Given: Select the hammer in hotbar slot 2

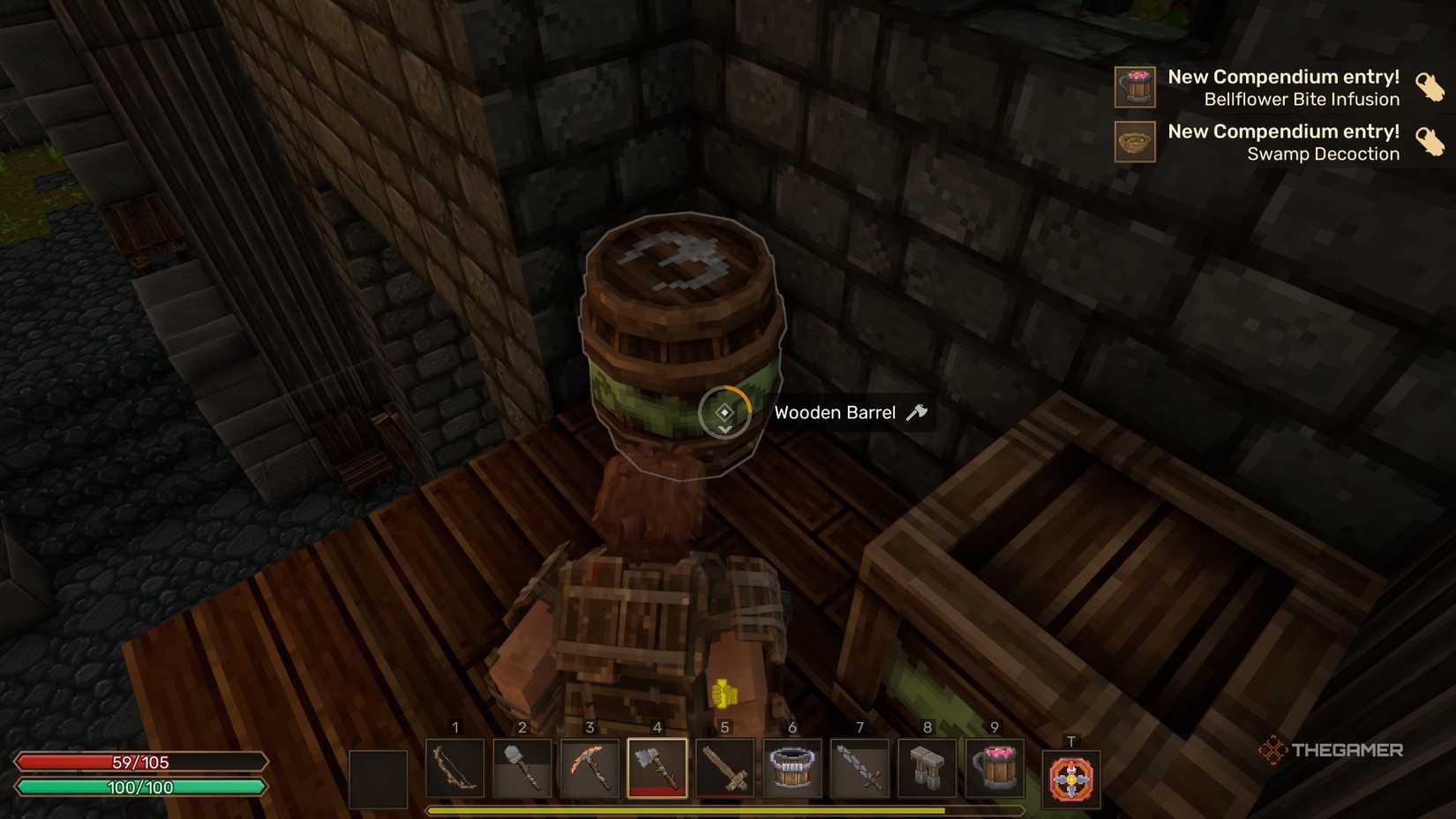Looking at the screenshot, I should click(x=522, y=769).
